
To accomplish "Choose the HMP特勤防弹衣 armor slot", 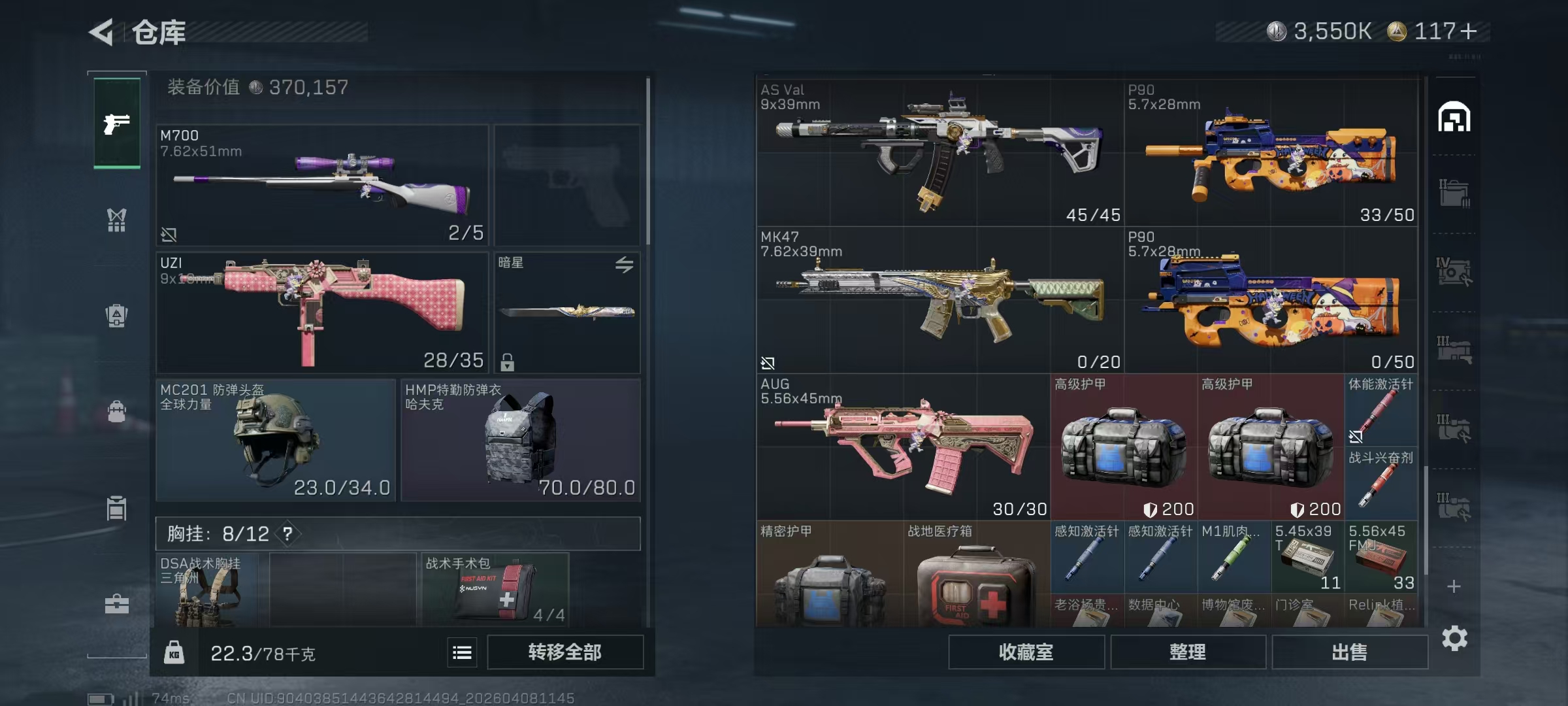I will 520,440.
